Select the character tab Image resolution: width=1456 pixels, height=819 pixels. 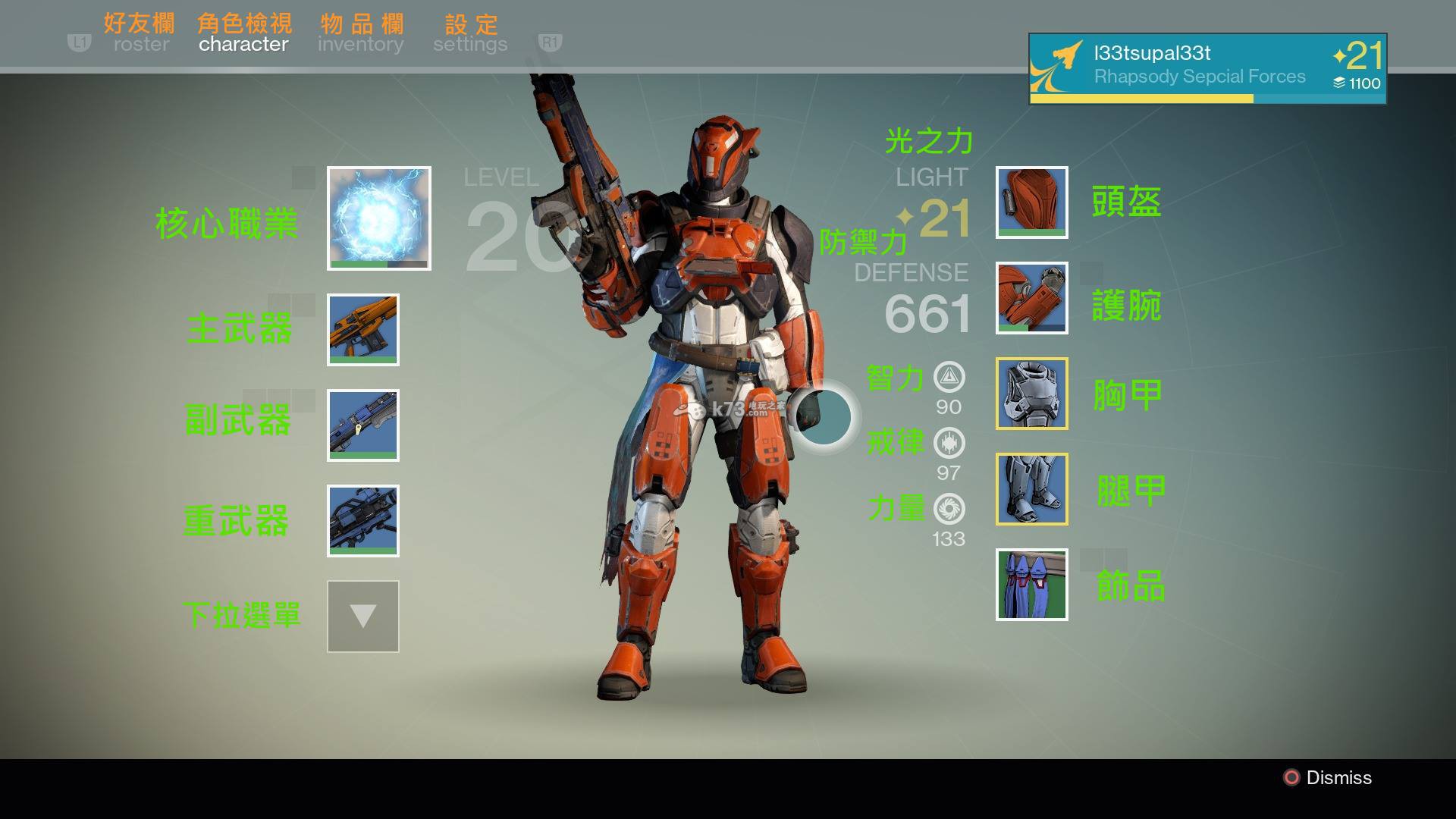tap(243, 44)
